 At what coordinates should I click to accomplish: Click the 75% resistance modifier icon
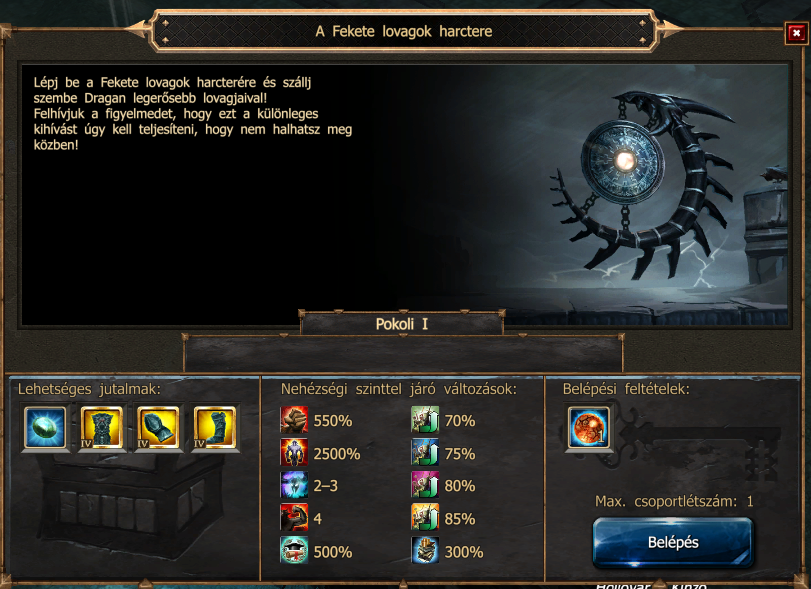click(425, 453)
